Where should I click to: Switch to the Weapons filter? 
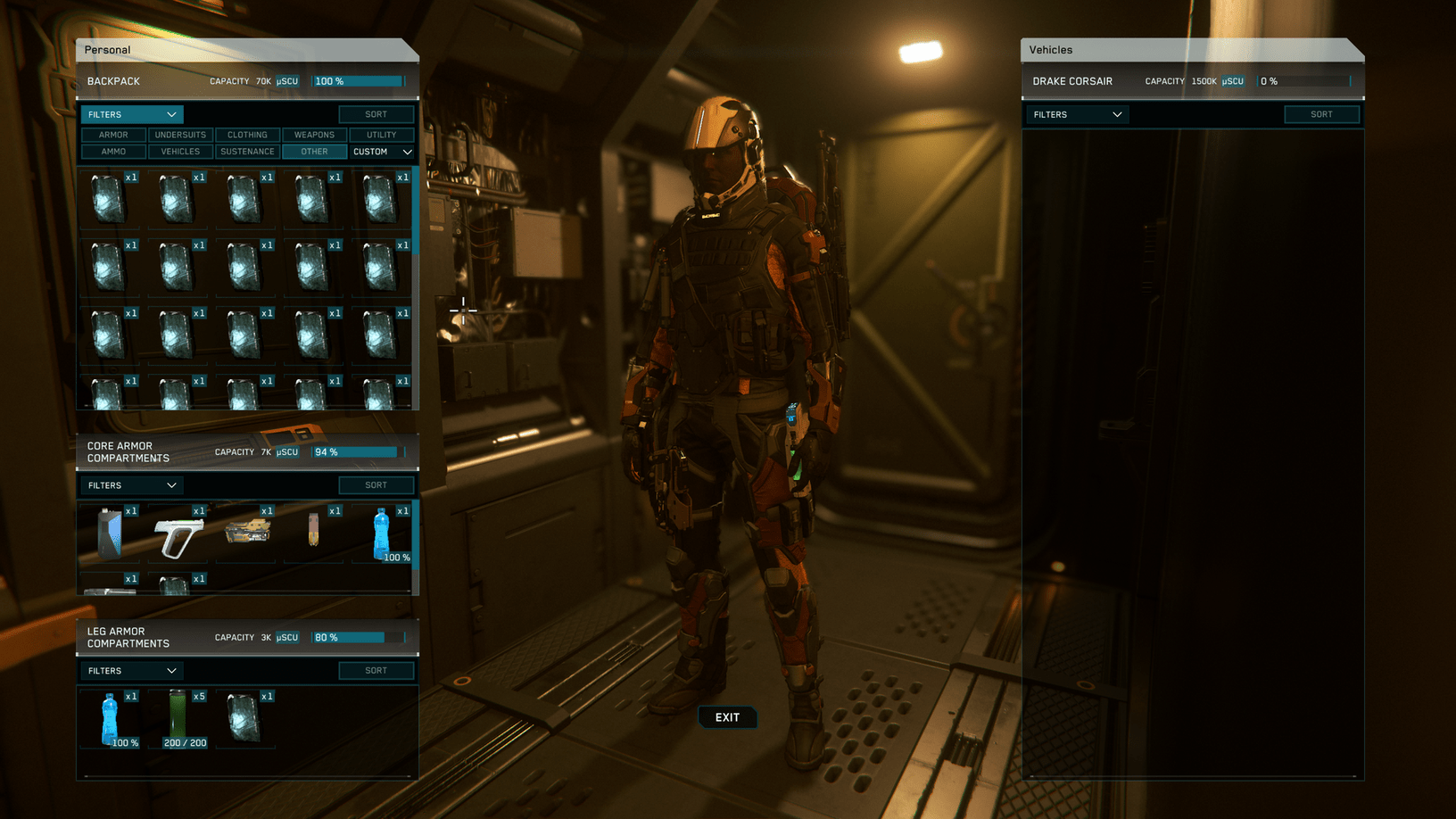[314, 135]
